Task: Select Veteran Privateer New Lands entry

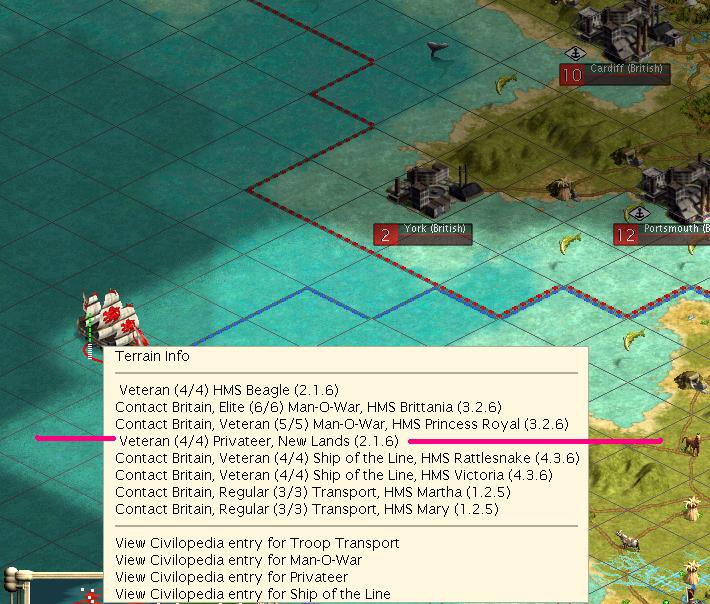Action: [x=258, y=441]
